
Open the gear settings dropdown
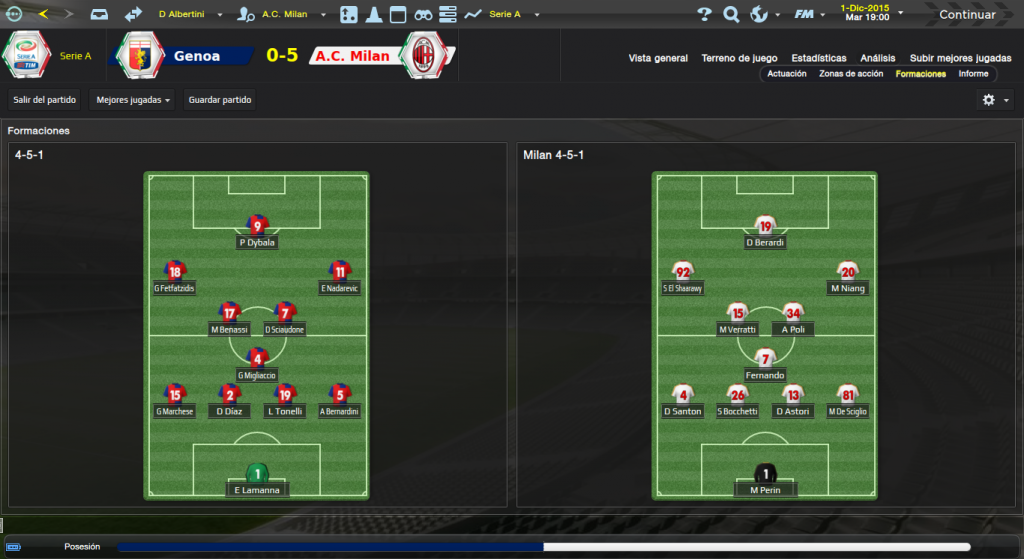click(x=994, y=100)
